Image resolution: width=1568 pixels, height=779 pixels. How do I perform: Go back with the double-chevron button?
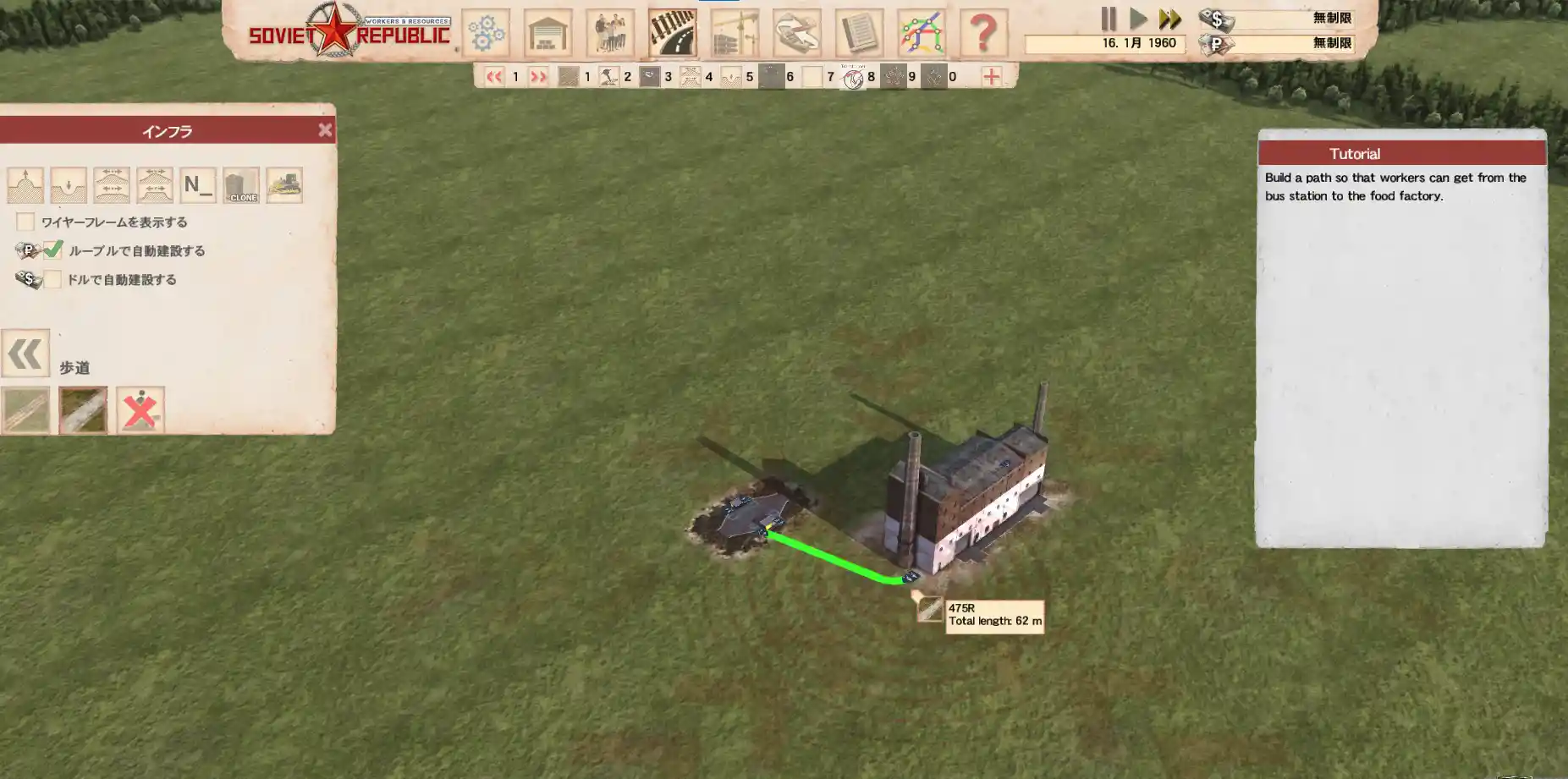(25, 354)
